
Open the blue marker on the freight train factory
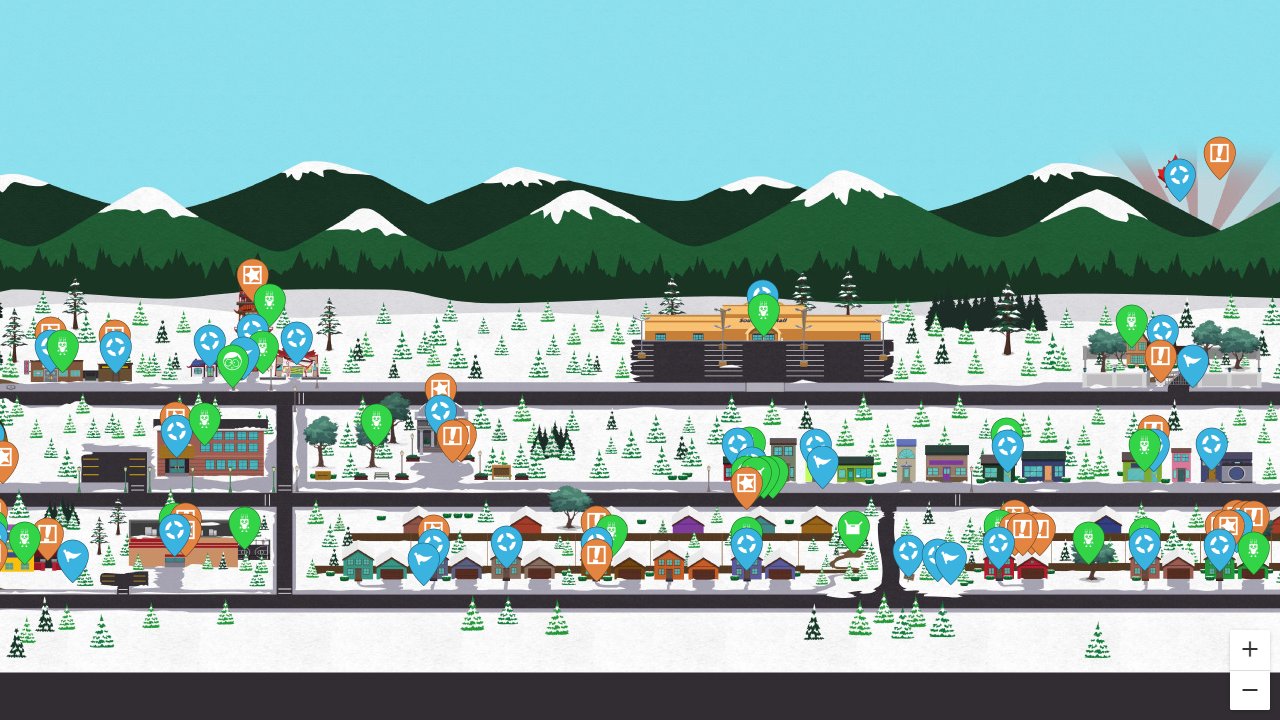click(762, 292)
